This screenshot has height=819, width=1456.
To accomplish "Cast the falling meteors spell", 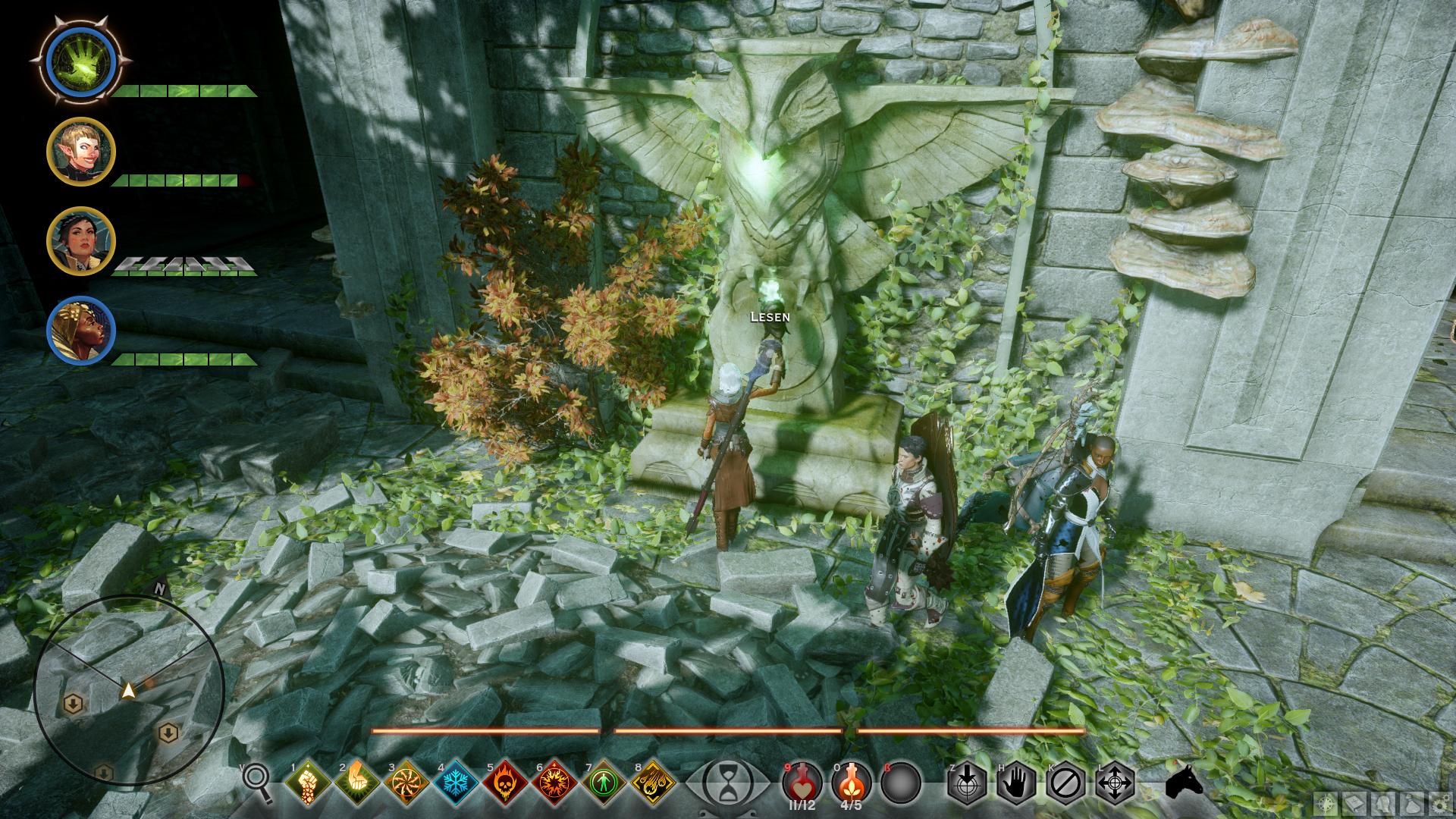I will (x=652, y=782).
